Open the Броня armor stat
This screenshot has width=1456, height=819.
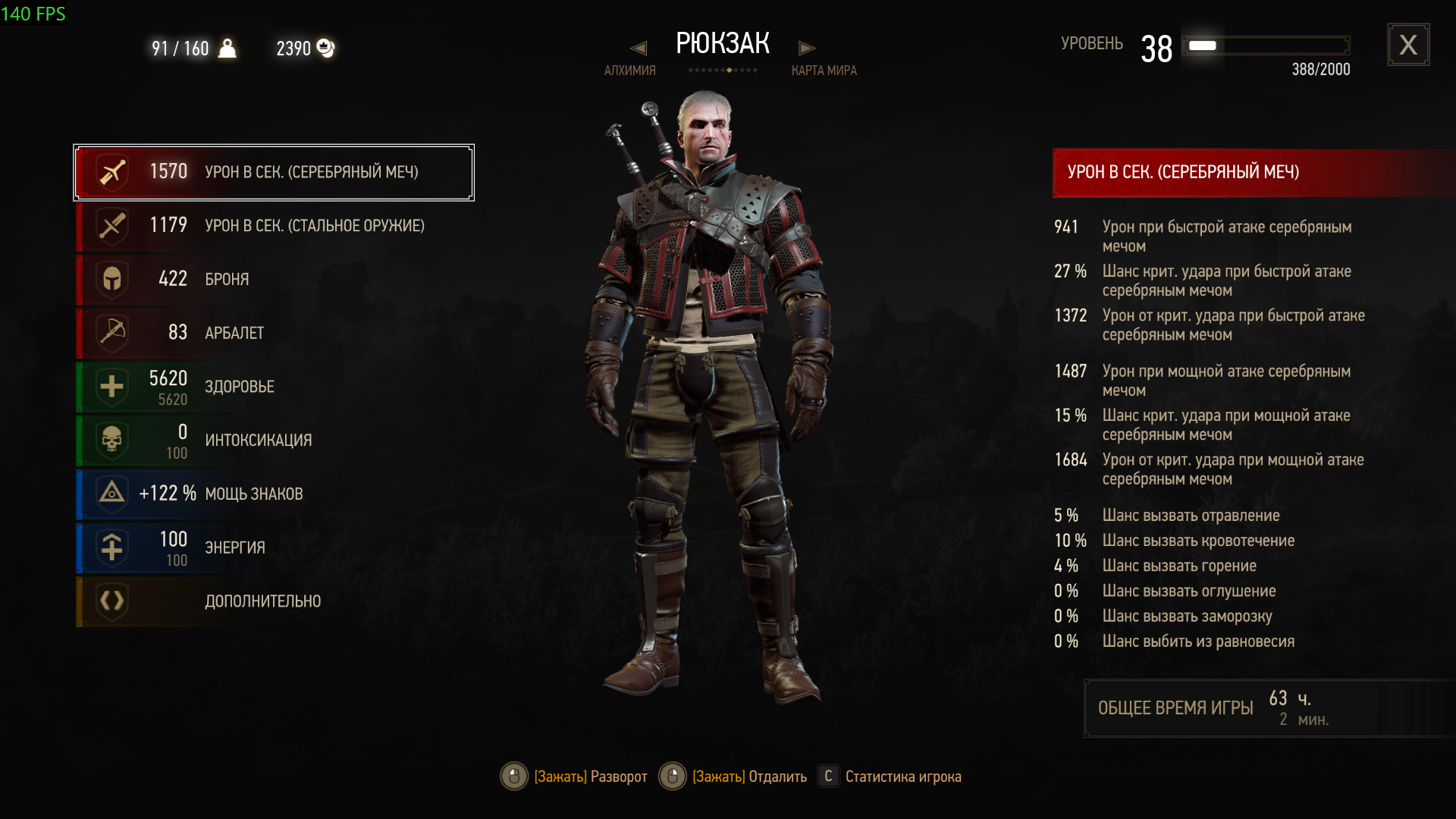pyautogui.click(x=274, y=279)
